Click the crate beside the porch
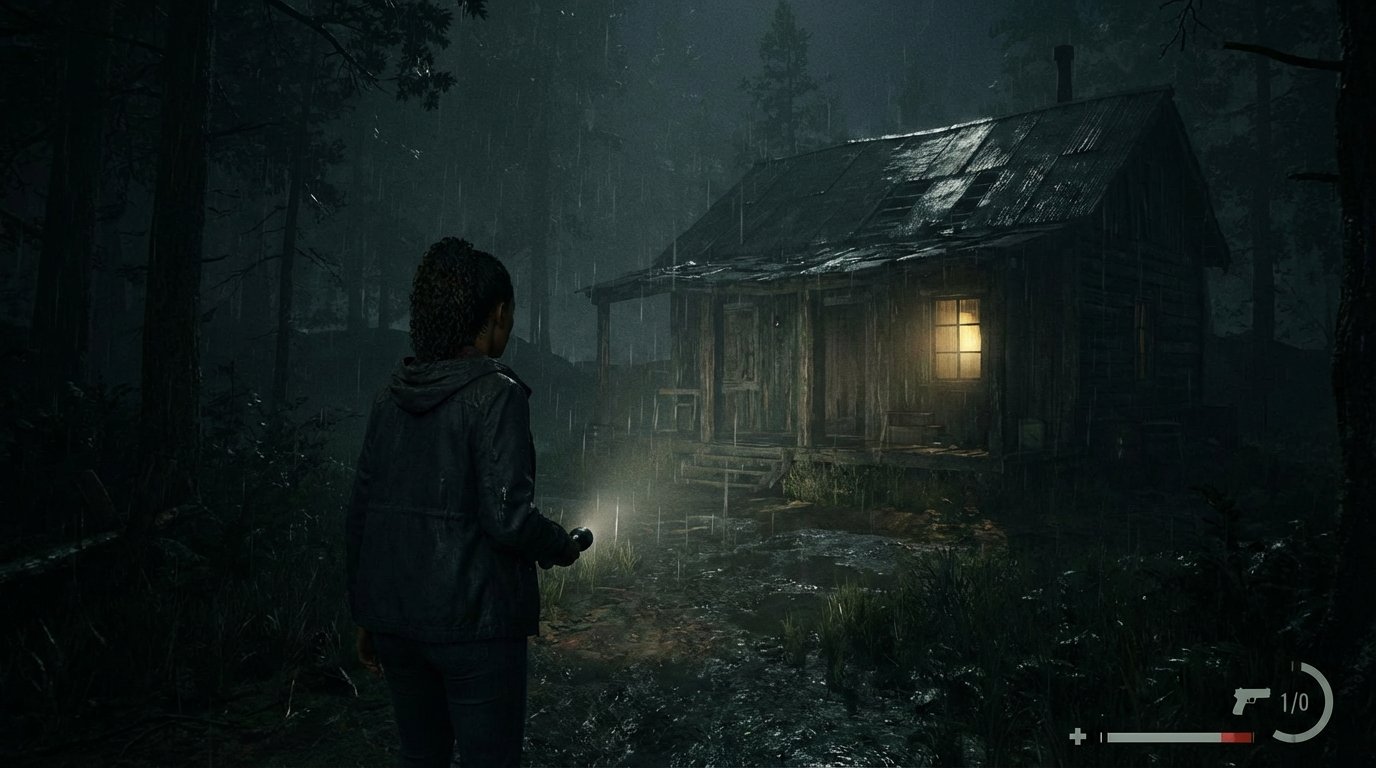 (1033, 432)
